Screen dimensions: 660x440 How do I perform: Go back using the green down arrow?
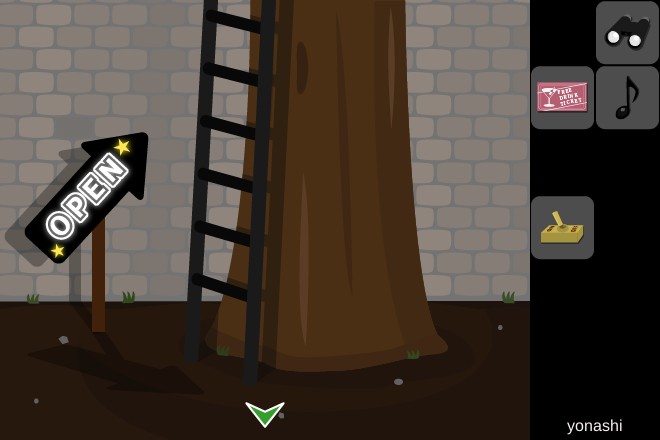(x=265, y=413)
